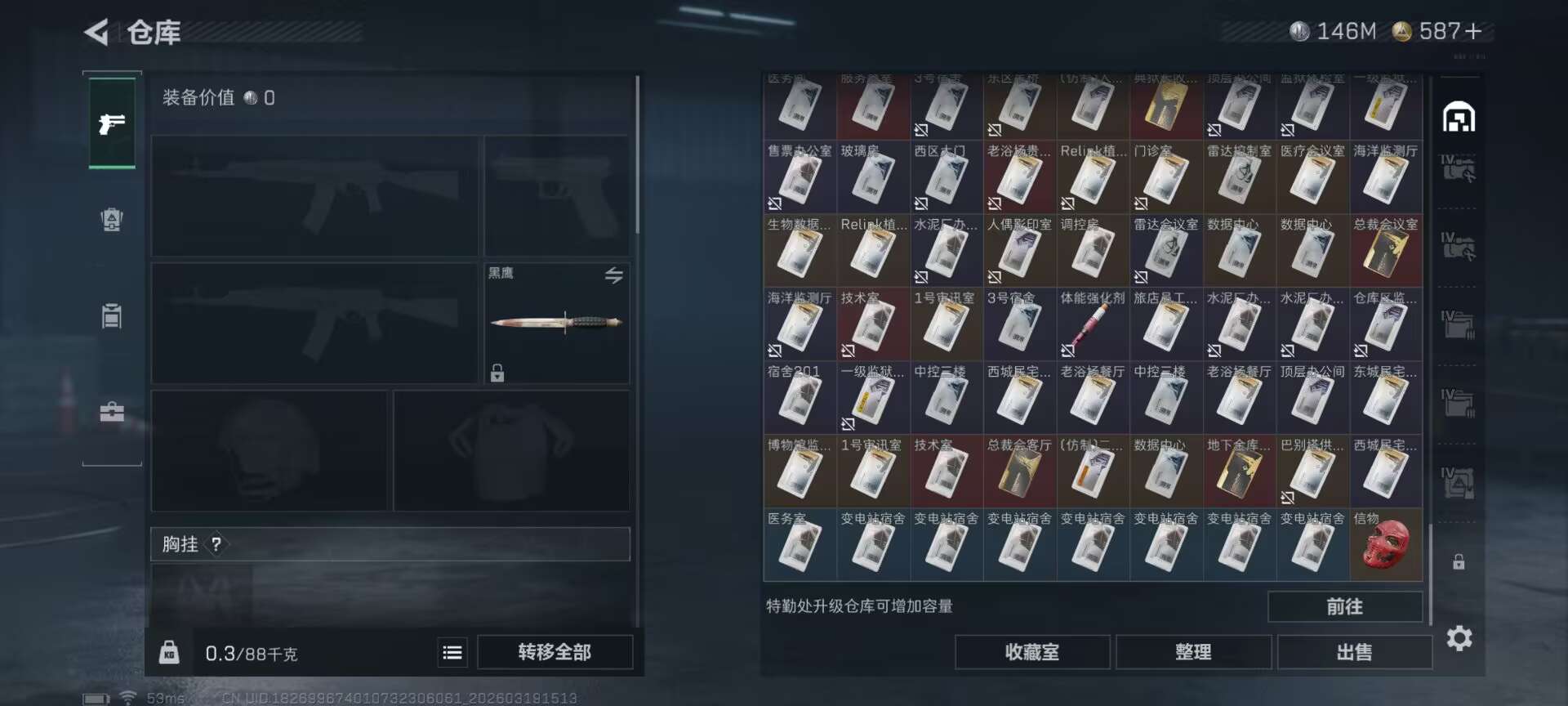Select the chest rig panel icon
The height and width of the screenshot is (706, 1568).
[x=112, y=316]
